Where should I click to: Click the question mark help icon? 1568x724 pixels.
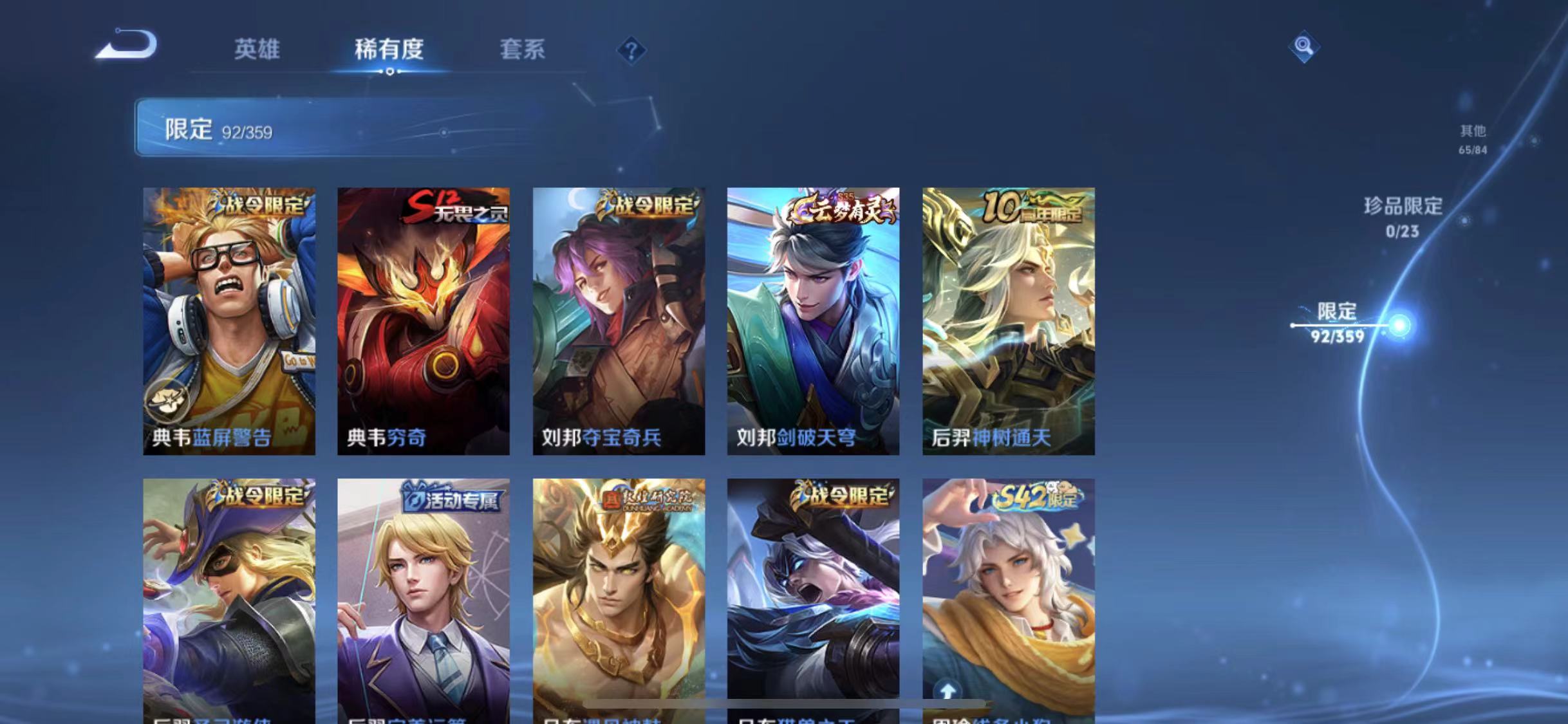(633, 50)
